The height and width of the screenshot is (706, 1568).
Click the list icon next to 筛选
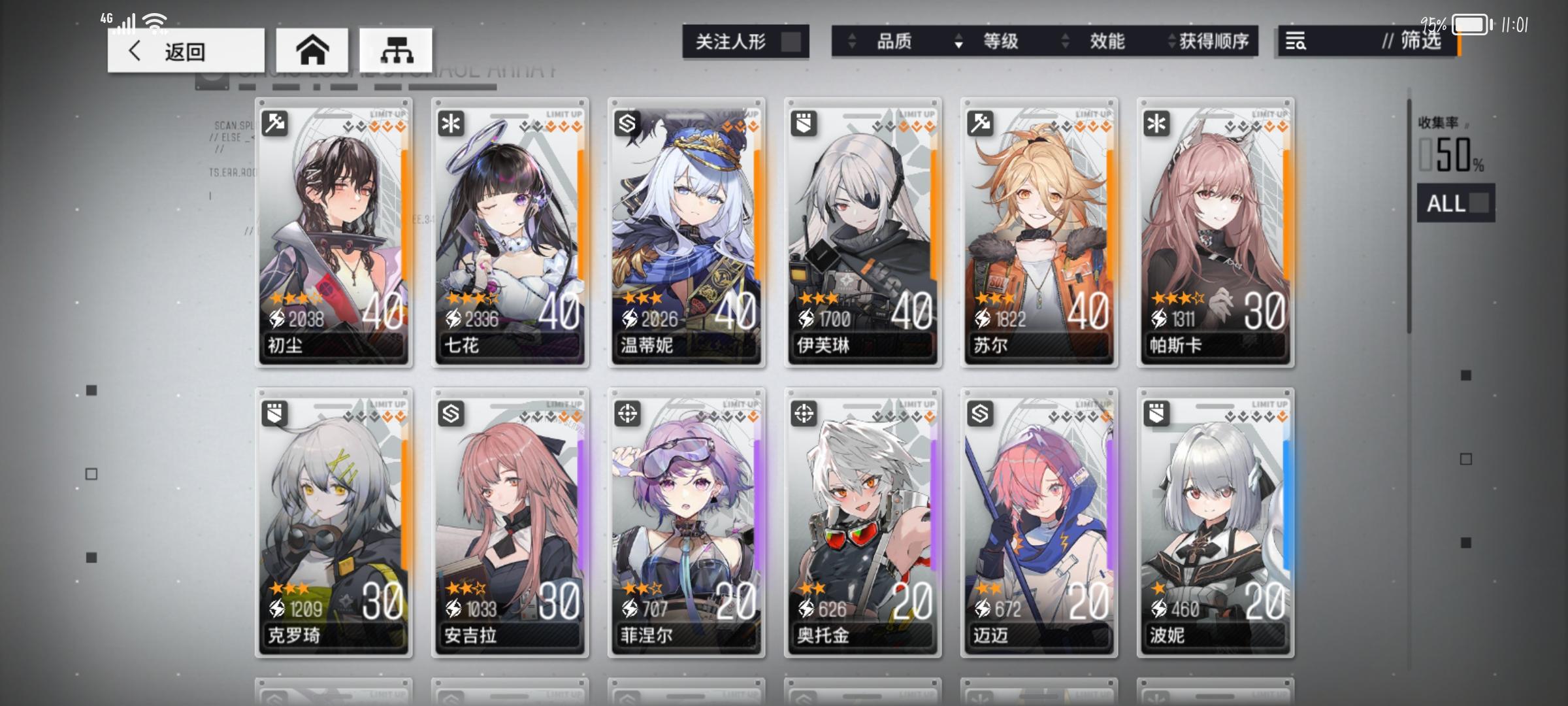(1296, 41)
